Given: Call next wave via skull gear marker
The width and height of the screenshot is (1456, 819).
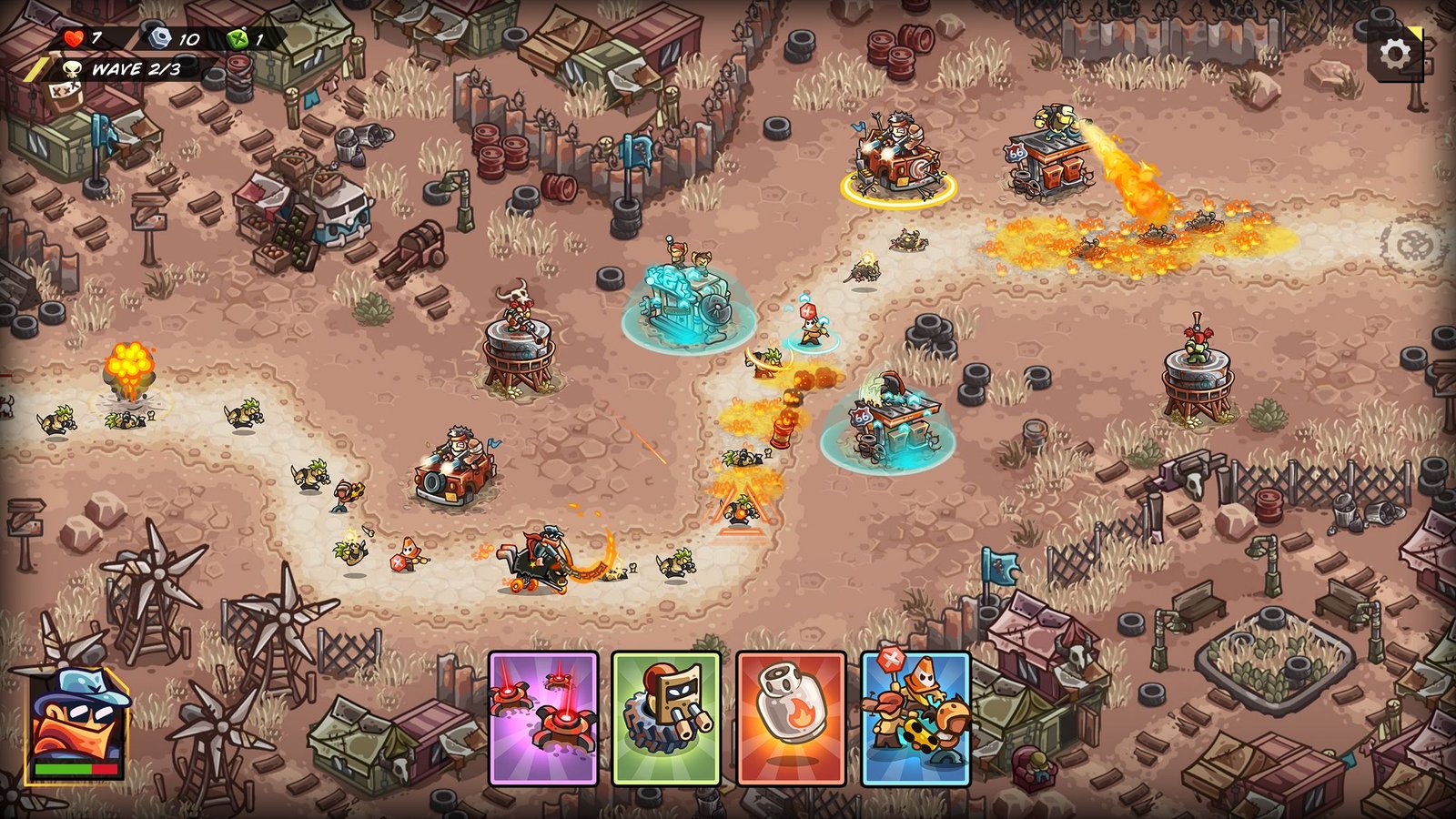Looking at the screenshot, I should tap(1413, 244).
